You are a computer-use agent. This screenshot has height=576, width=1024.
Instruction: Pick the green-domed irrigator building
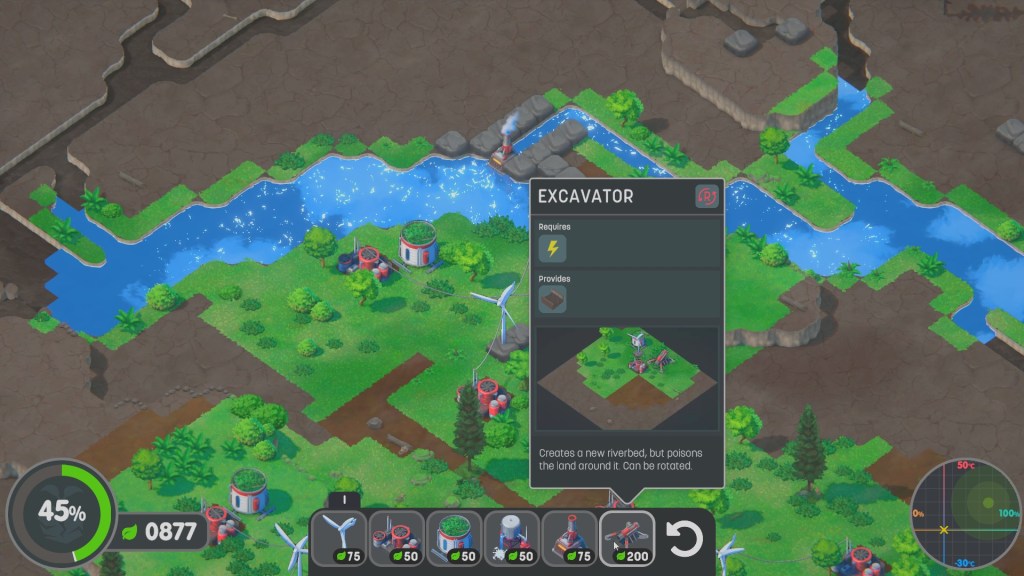455,539
